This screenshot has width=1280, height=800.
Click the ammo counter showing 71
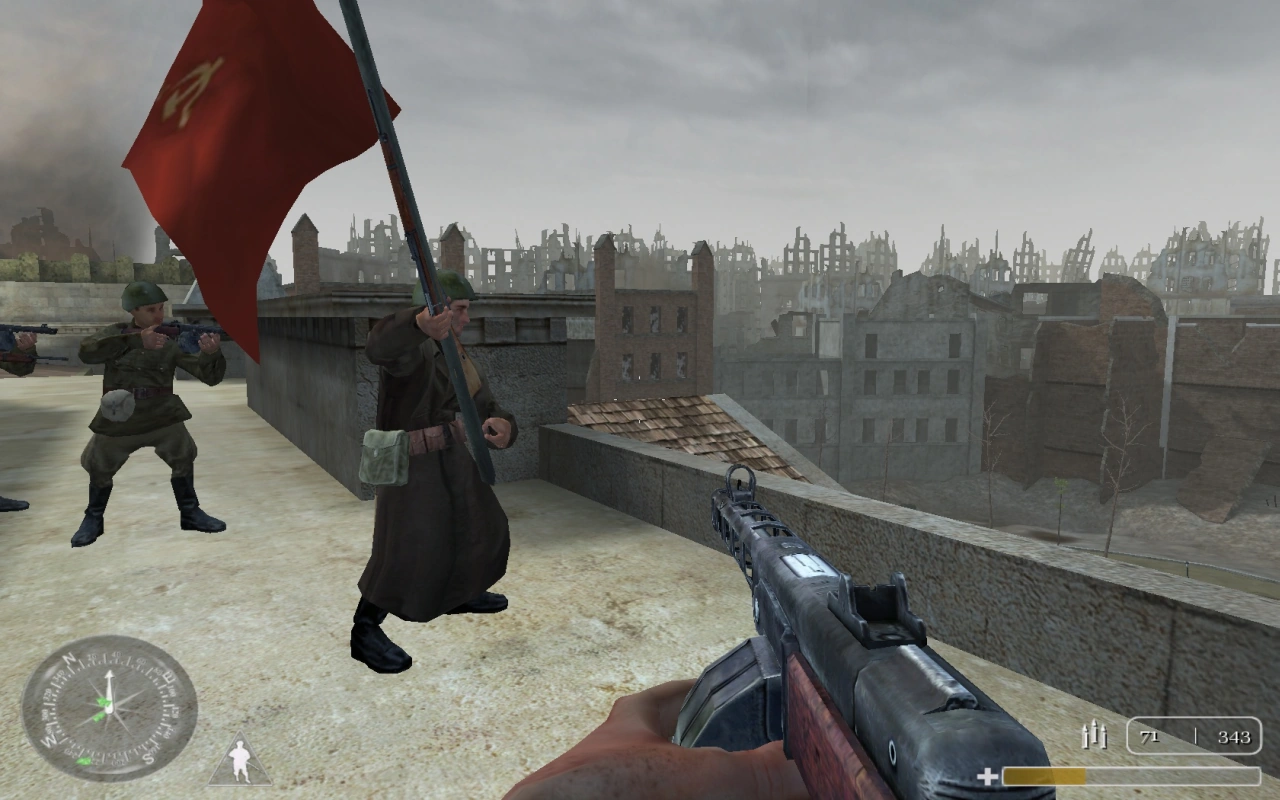pyautogui.click(x=1149, y=737)
